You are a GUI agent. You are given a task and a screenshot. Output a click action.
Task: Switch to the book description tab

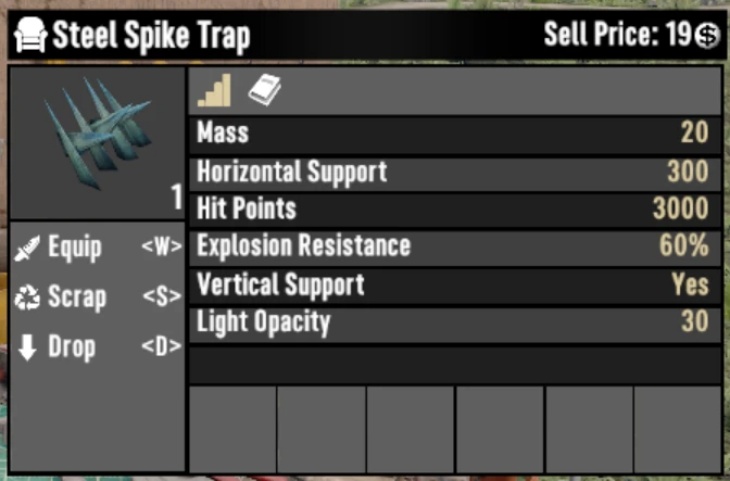pyautogui.click(x=265, y=91)
